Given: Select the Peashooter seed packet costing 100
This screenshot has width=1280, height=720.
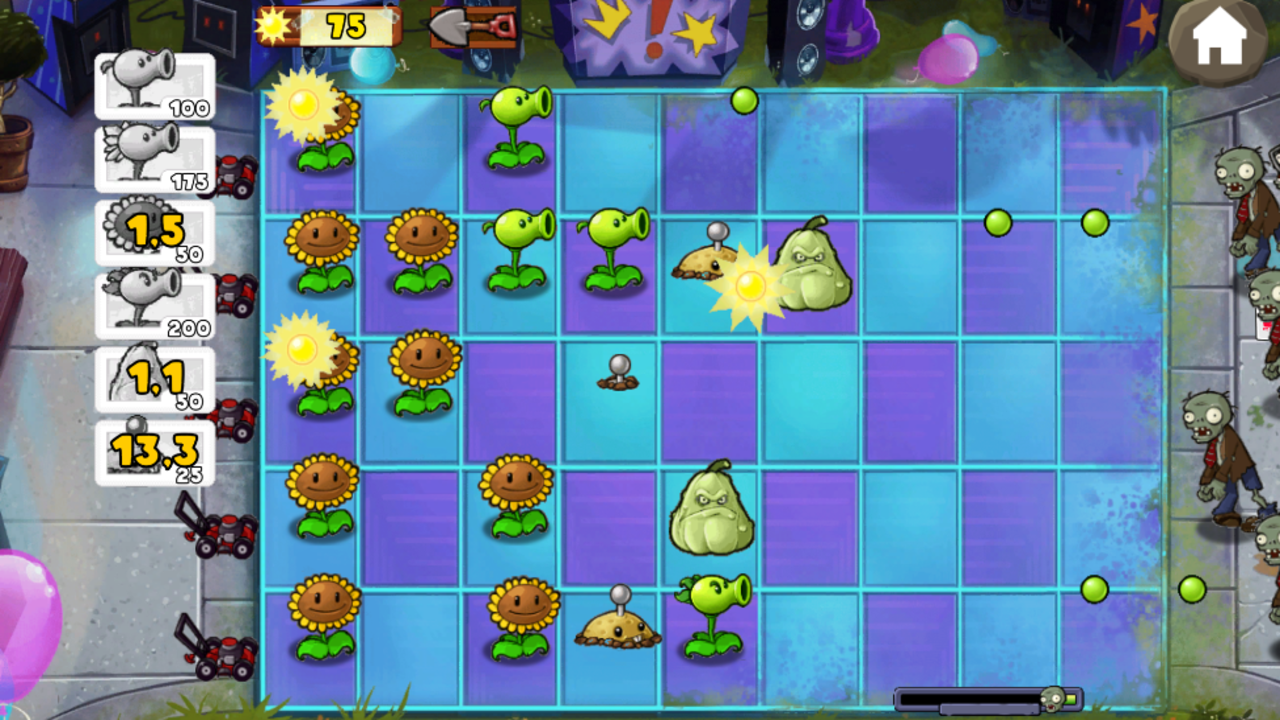Looking at the screenshot, I should click(155, 85).
